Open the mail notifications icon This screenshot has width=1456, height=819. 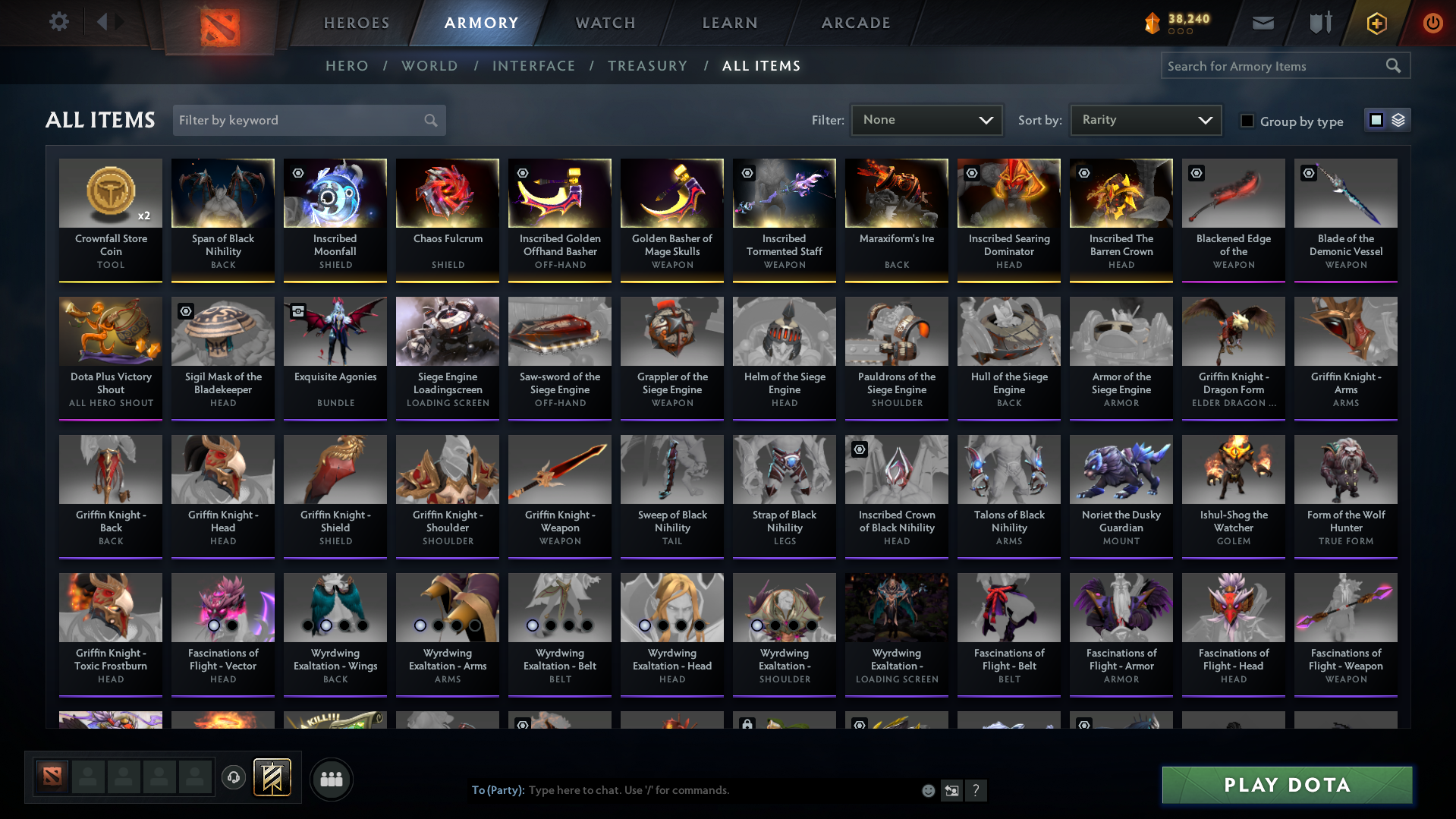coord(1262,23)
